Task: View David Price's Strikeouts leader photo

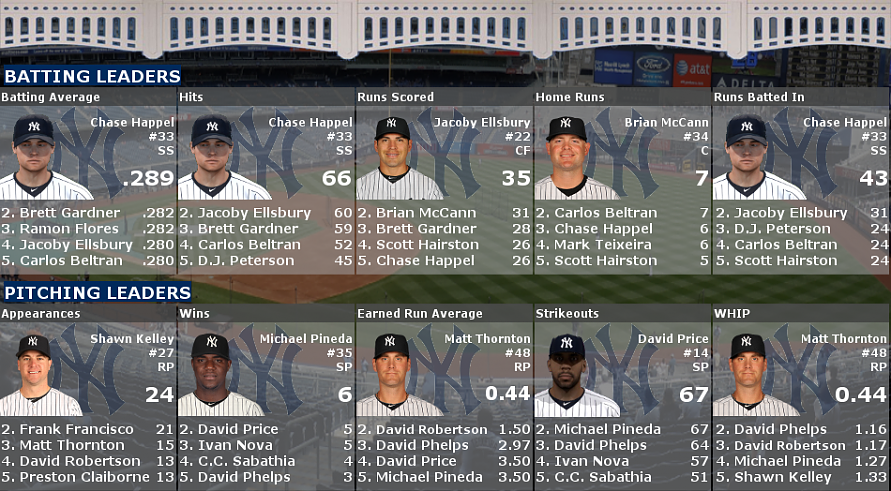Action: [567, 375]
